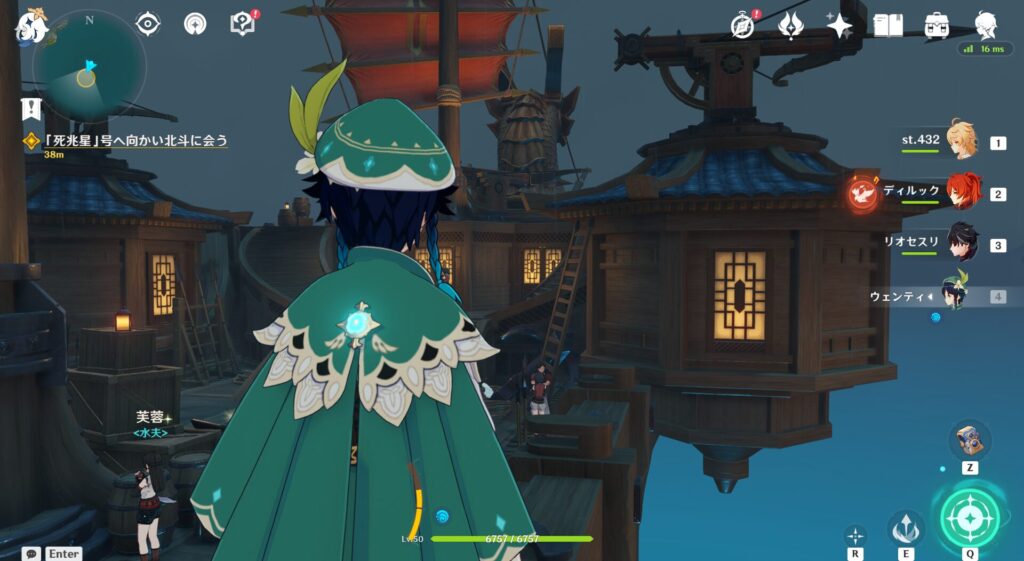1024x561 pixels.
Task: Open the open-book handbook icon
Action: [888, 26]
